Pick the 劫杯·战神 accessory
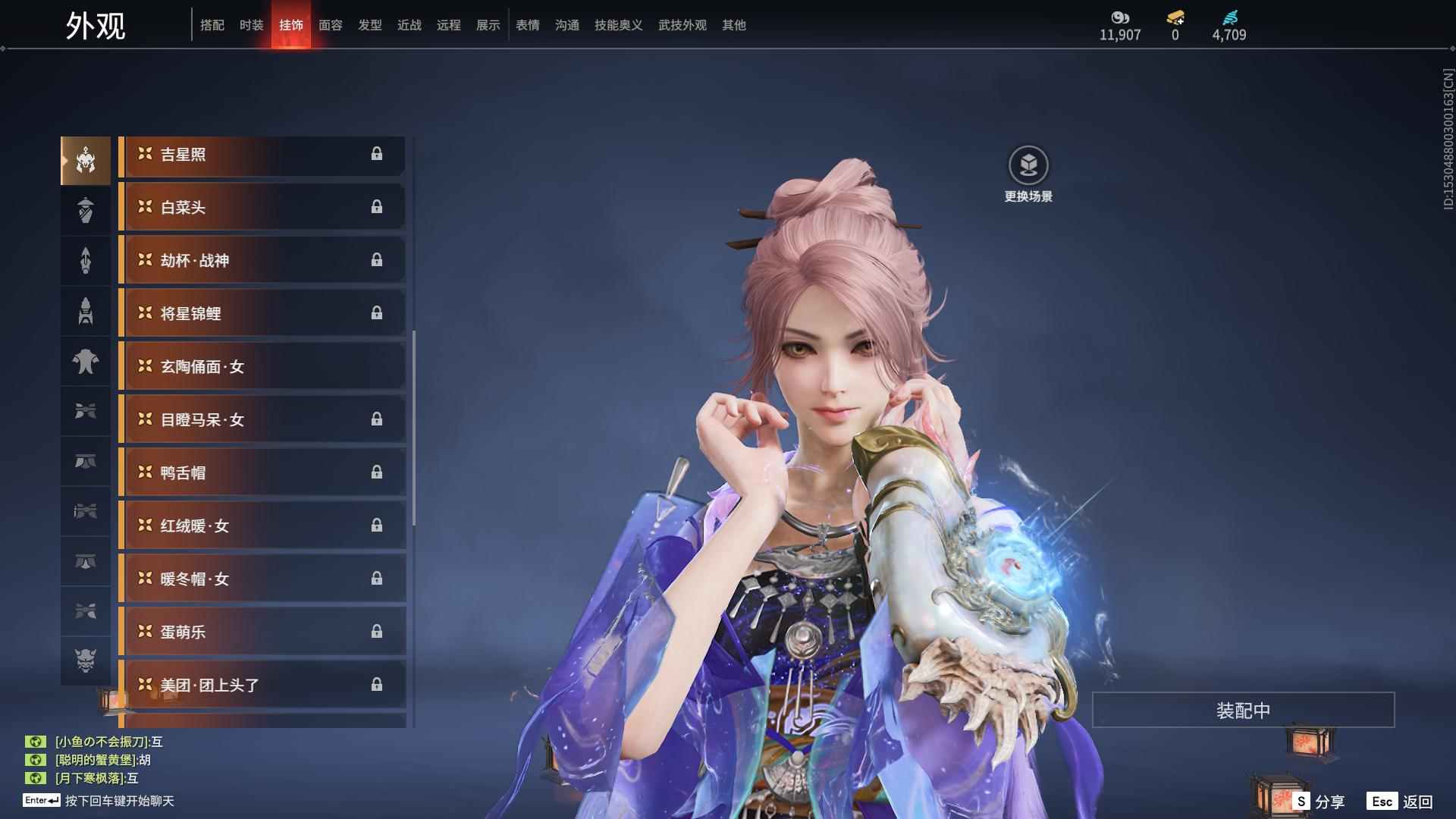This screenshot has width=1456, height=819. [x=262, y=261]
